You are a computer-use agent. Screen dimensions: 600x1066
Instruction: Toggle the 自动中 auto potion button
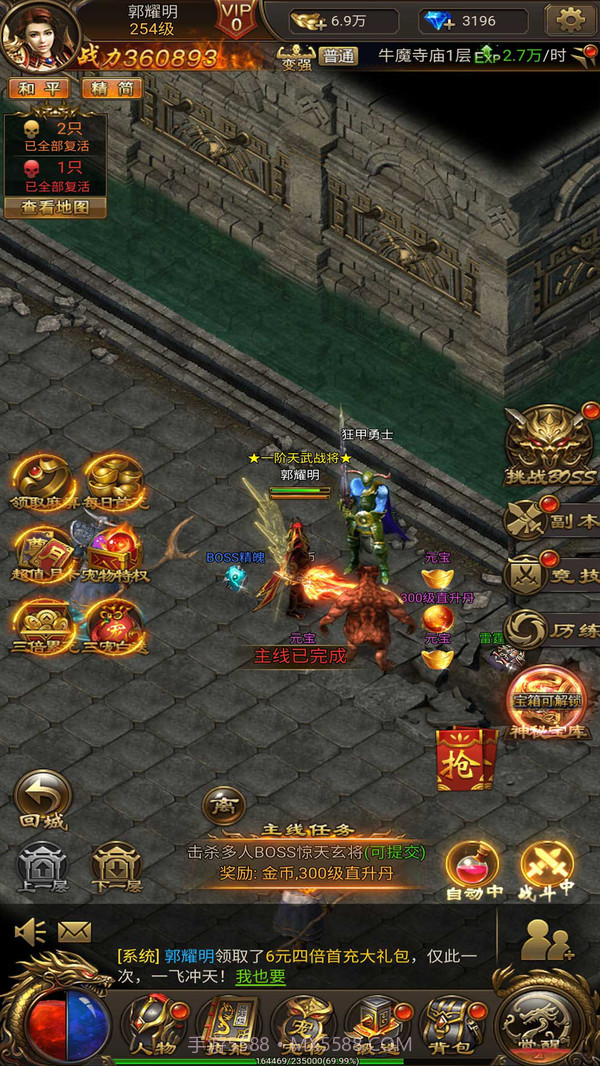pyautogui.click(x=473, y=869)
